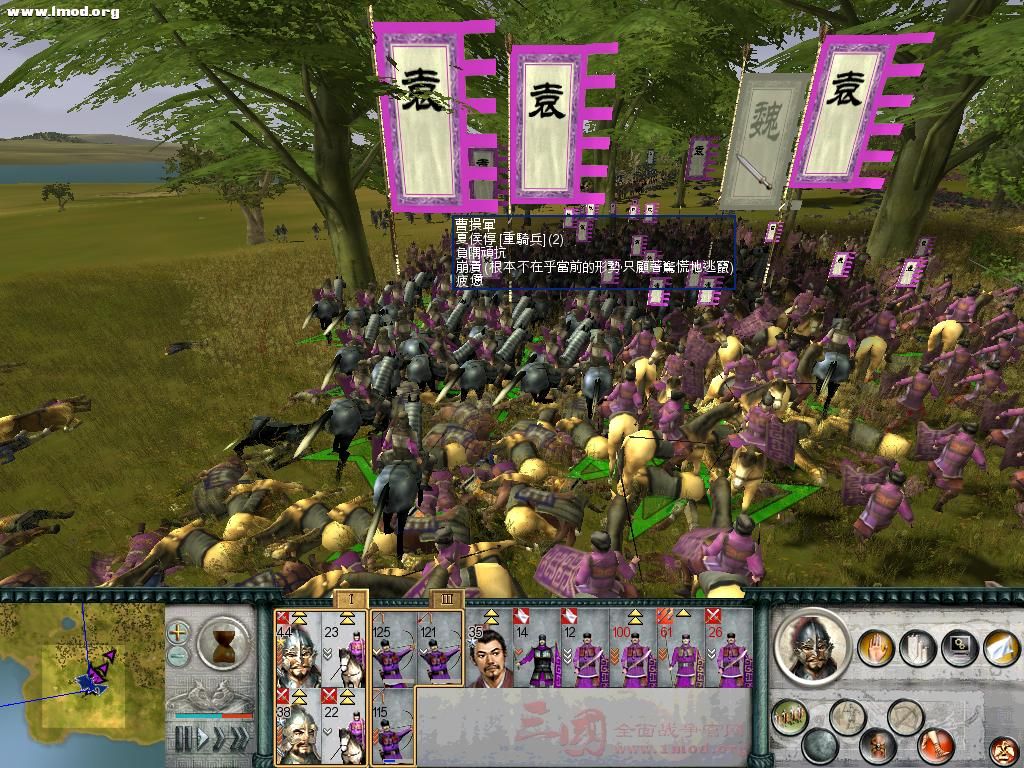Switch to group I tab
The width and height of the screenshot is (1024, 768).
(351, 598)
